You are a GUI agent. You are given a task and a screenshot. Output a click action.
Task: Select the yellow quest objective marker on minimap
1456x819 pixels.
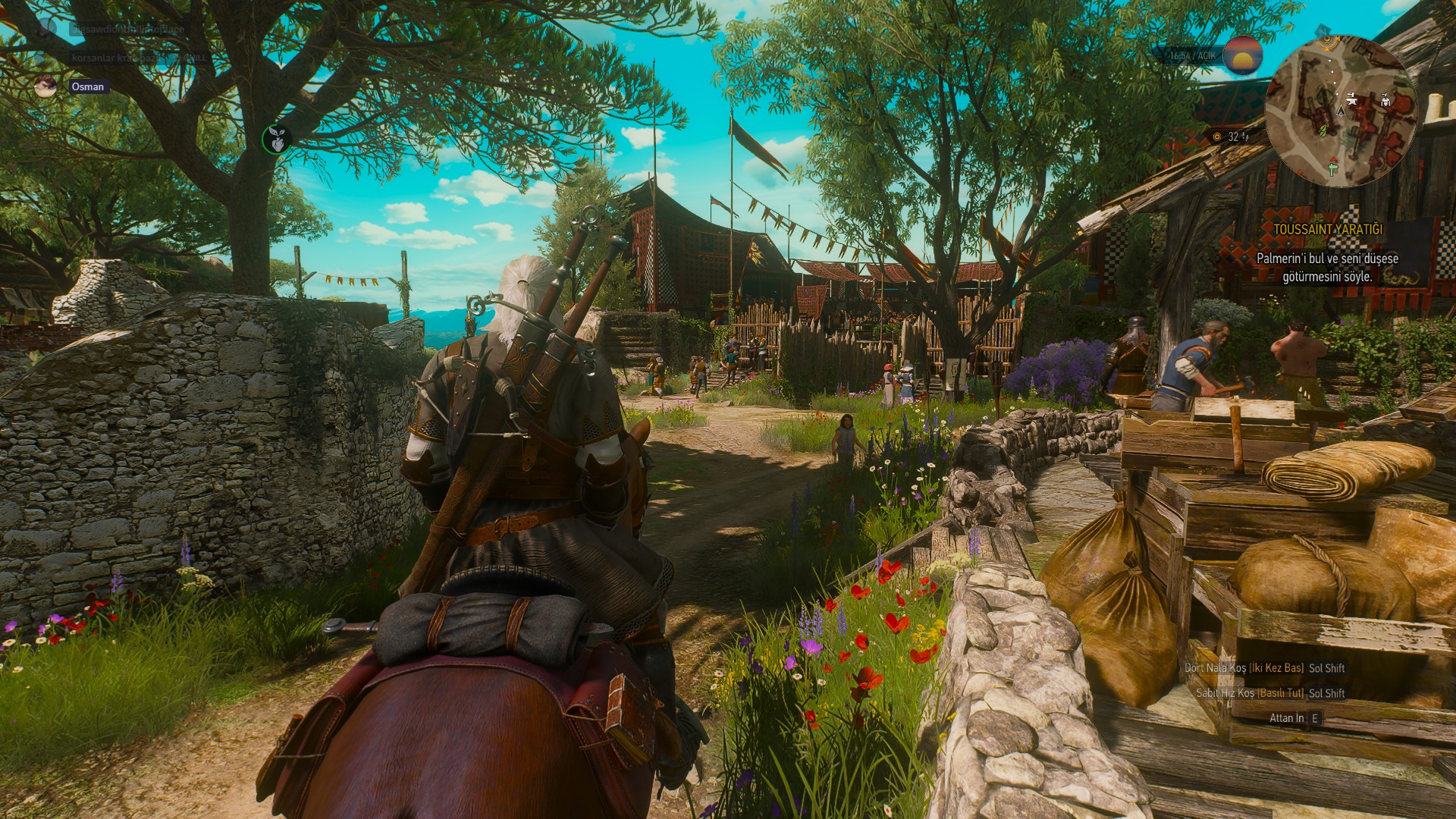[x=1326, y=39]
